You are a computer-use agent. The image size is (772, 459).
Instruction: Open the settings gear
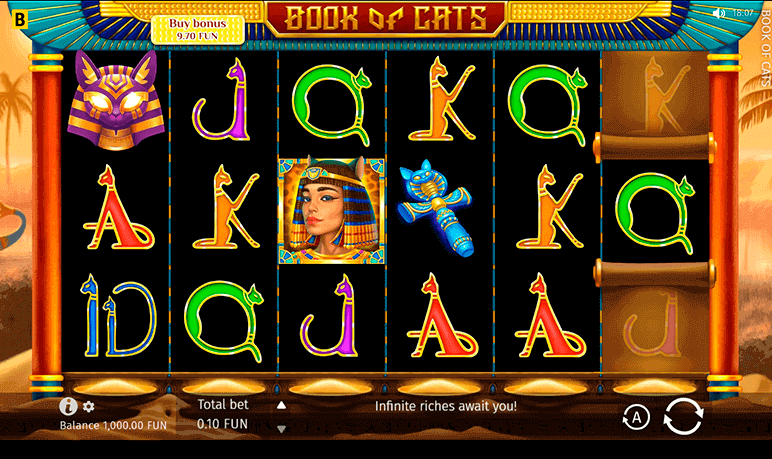click(x=89, y=407)
